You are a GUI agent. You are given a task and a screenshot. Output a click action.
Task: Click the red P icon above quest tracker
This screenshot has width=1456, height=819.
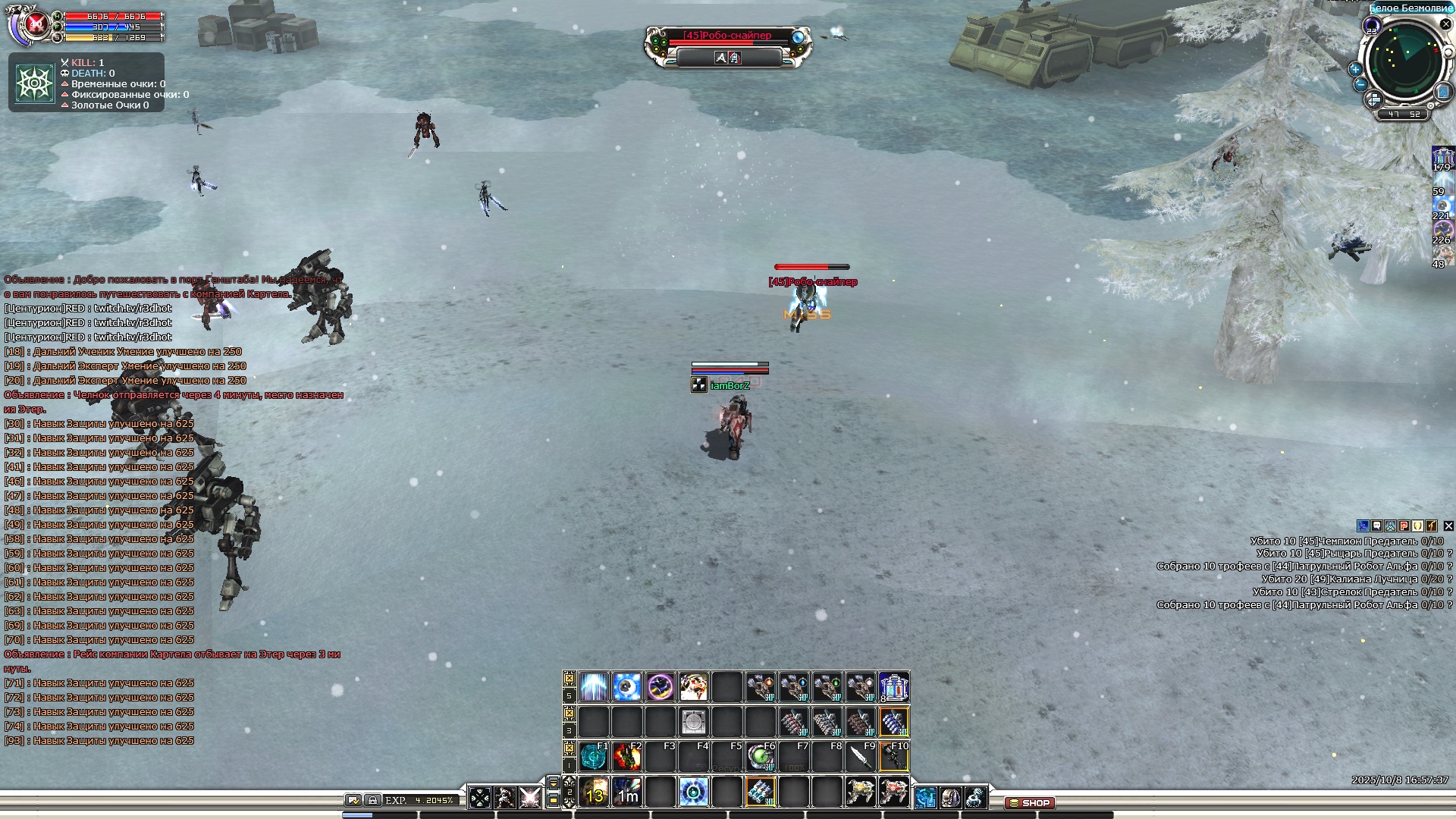tap(1404, 526)
